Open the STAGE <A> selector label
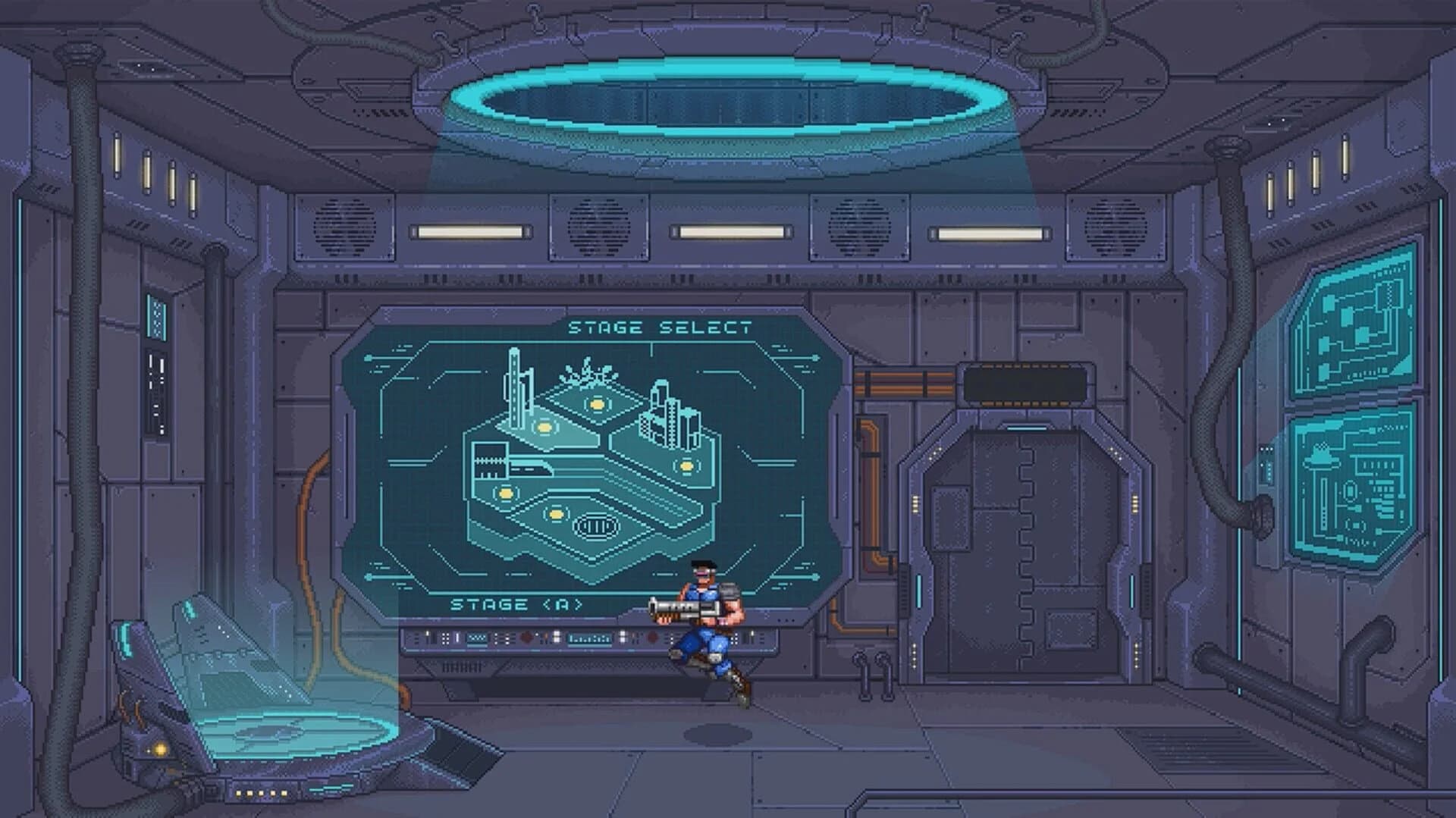 coord(517,603)
